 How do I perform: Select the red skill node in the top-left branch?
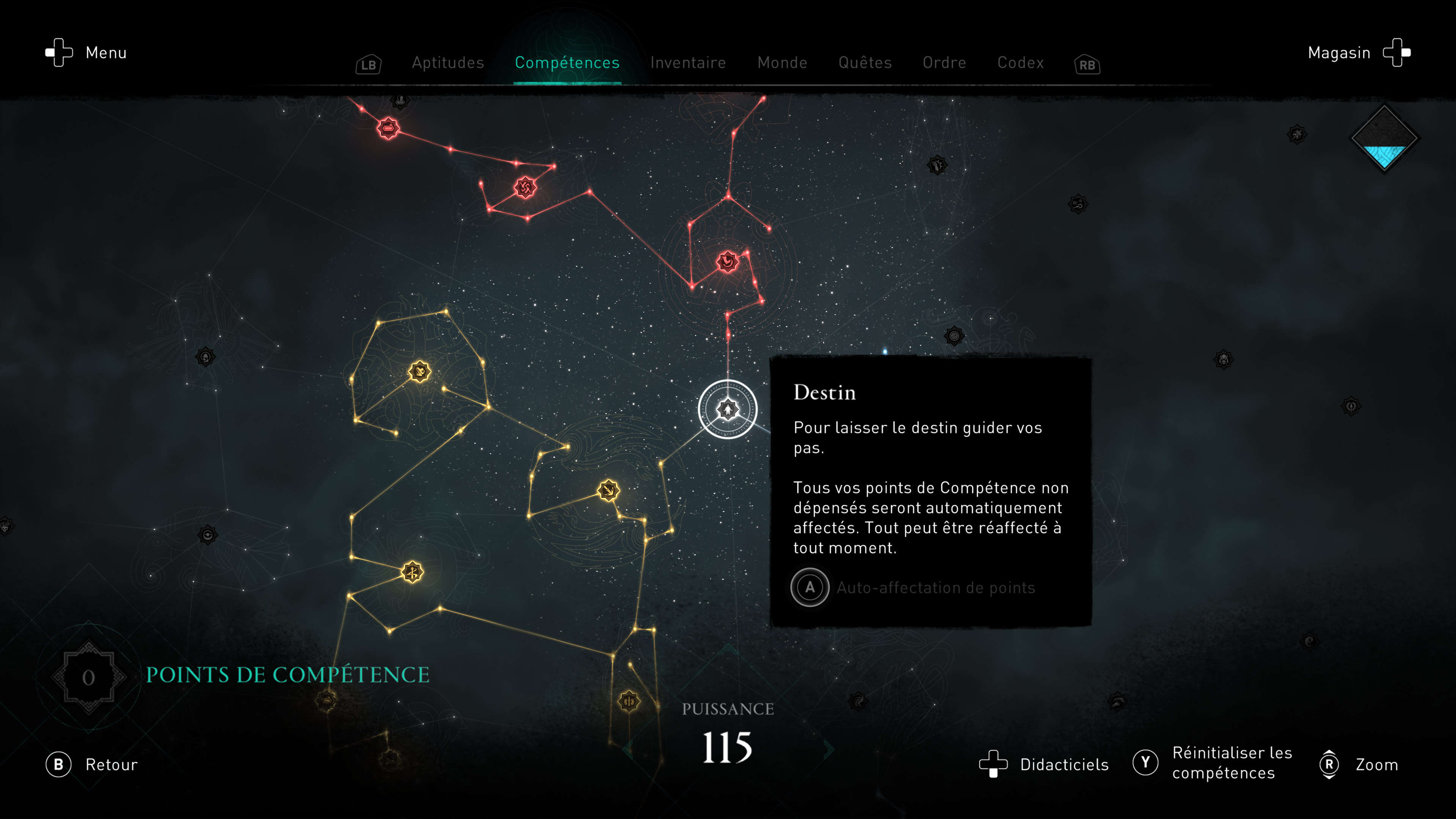click(x=388, y=128)
